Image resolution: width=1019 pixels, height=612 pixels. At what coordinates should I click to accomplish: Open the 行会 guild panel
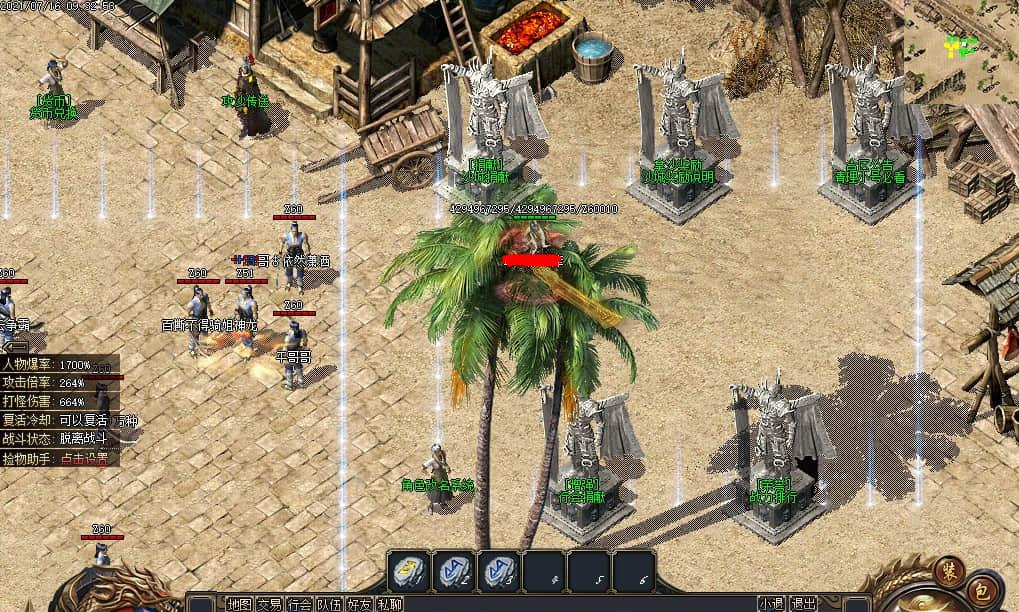coord(299,604)
